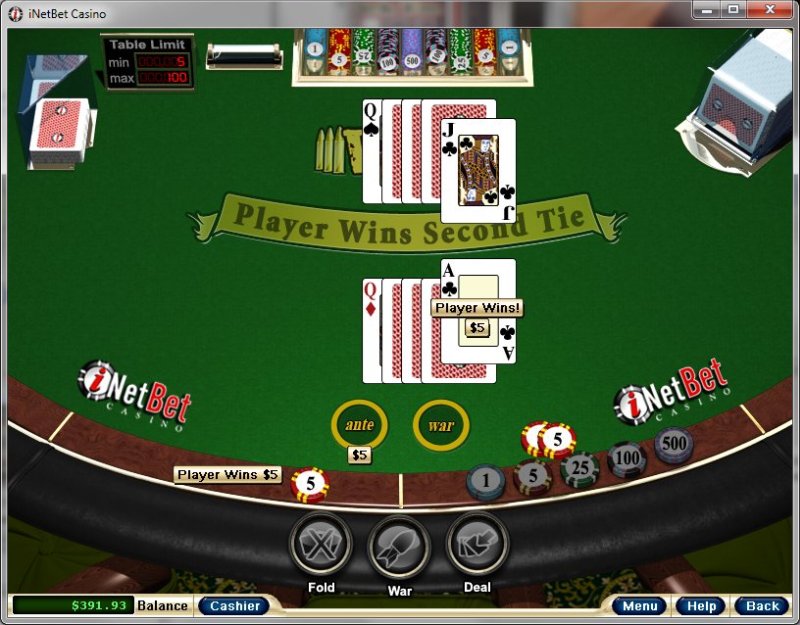Show the Help screen
The width and height of the screenshot is (800, 625).
click(700, 606)
